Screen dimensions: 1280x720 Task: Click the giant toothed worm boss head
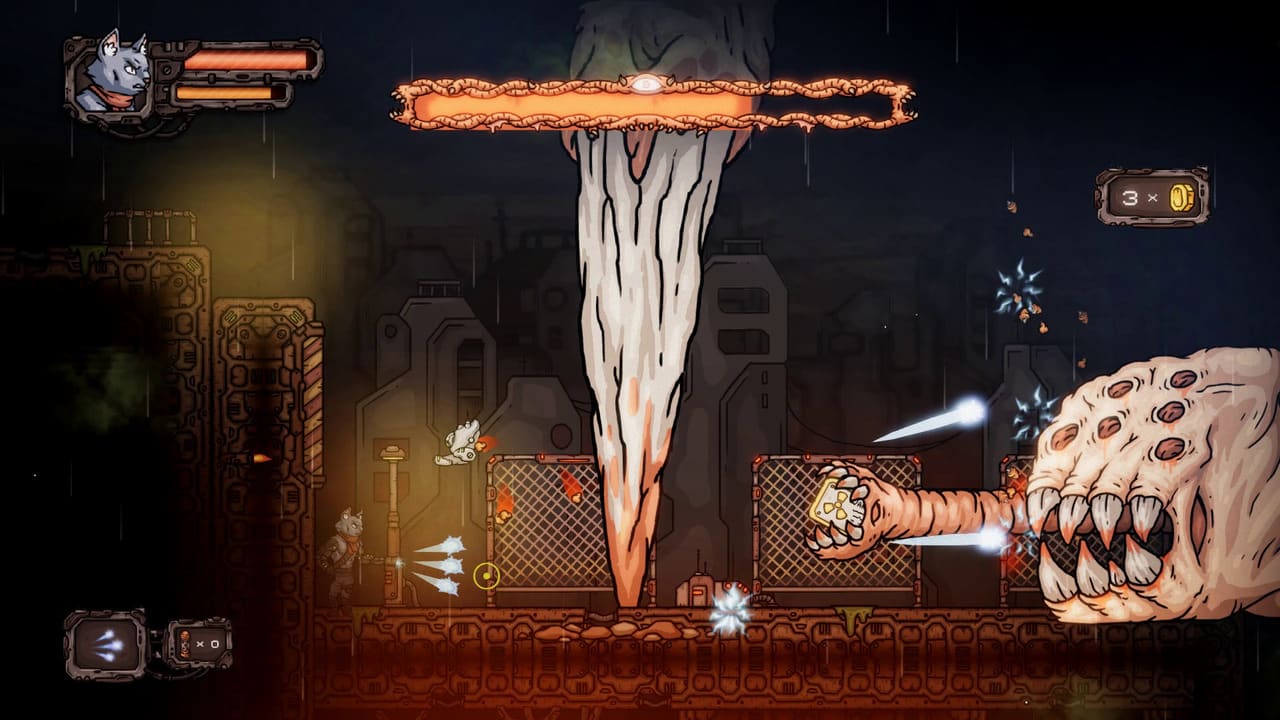click(1140, 480)
